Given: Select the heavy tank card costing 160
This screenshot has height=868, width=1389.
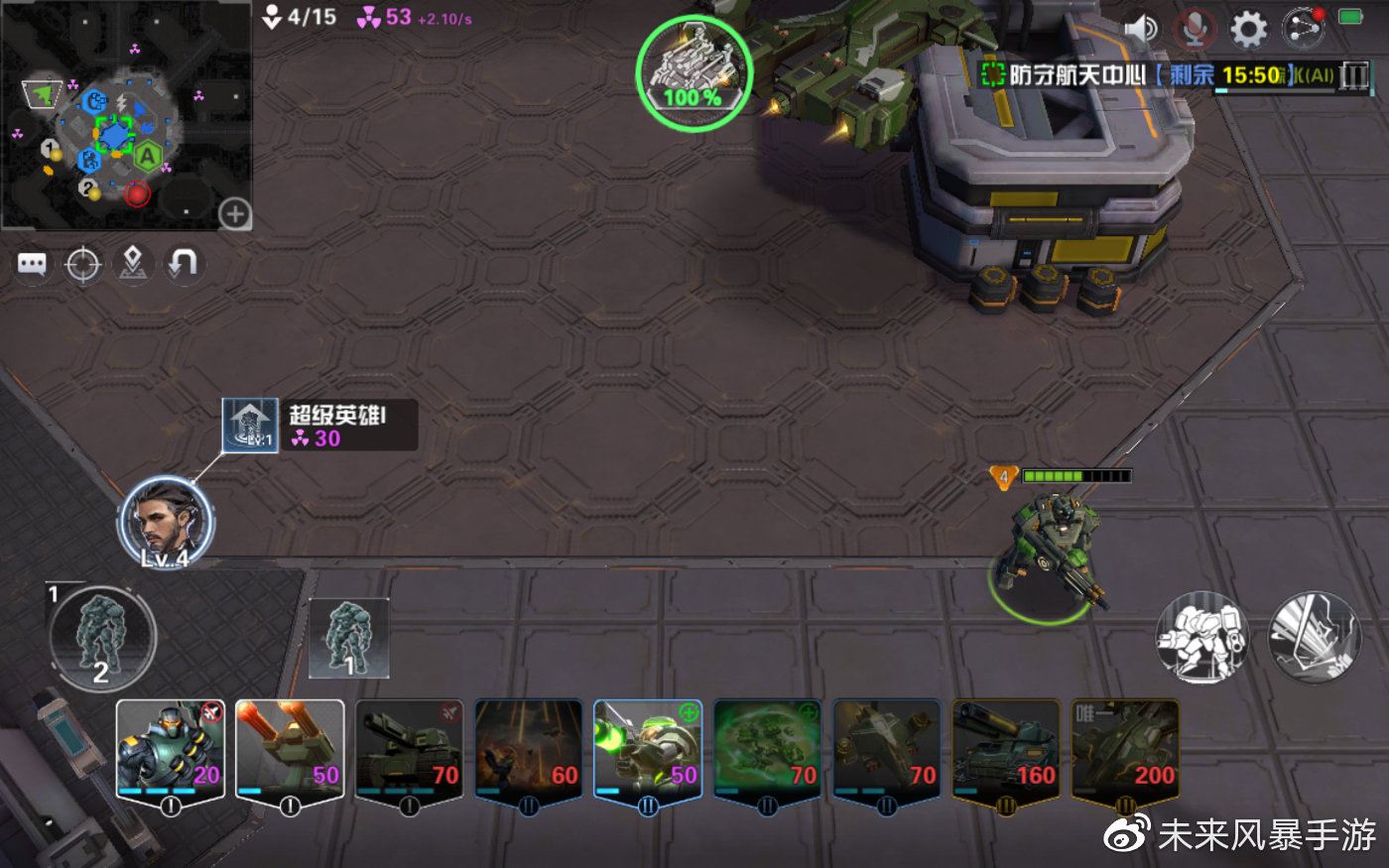Looking at the screenshot, I should (1006, 750).
